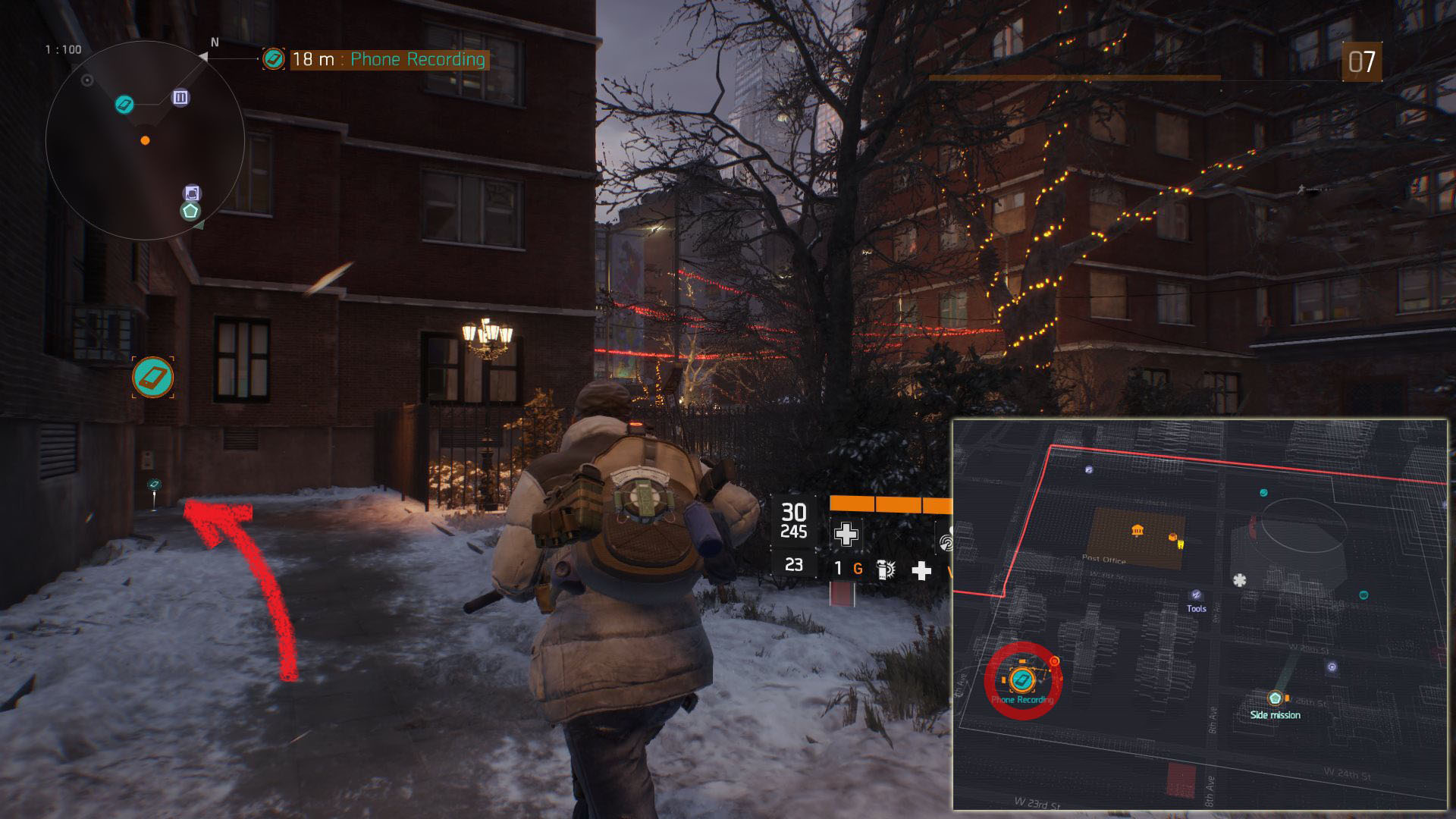1456x819 pixels.
Task: Select the orange Post Office building icon
Action: pos(1137,530)
